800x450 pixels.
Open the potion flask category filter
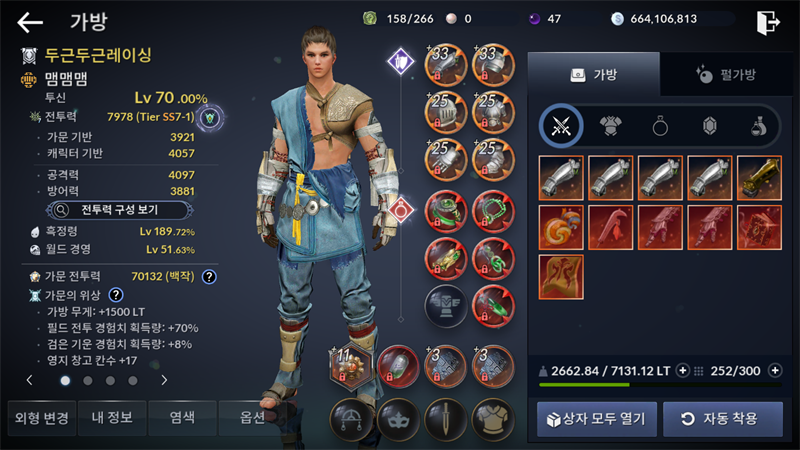759,126
